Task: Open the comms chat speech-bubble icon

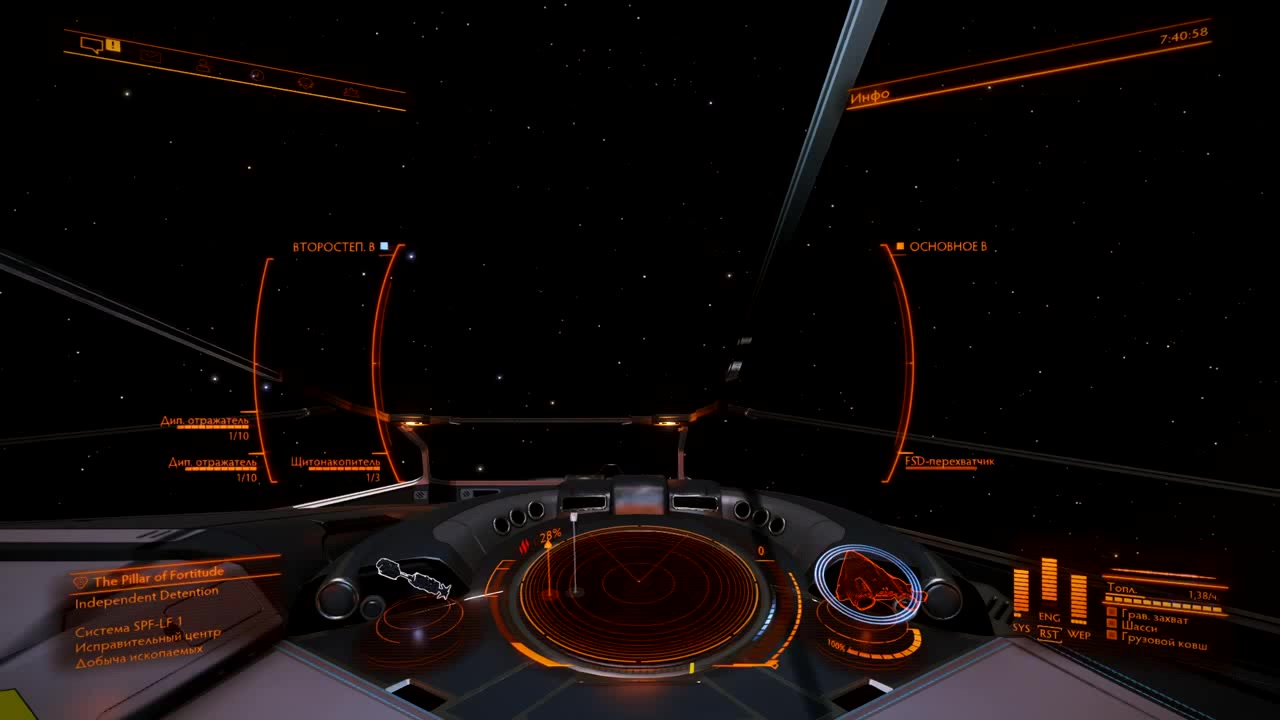Action: pos(92,44)
